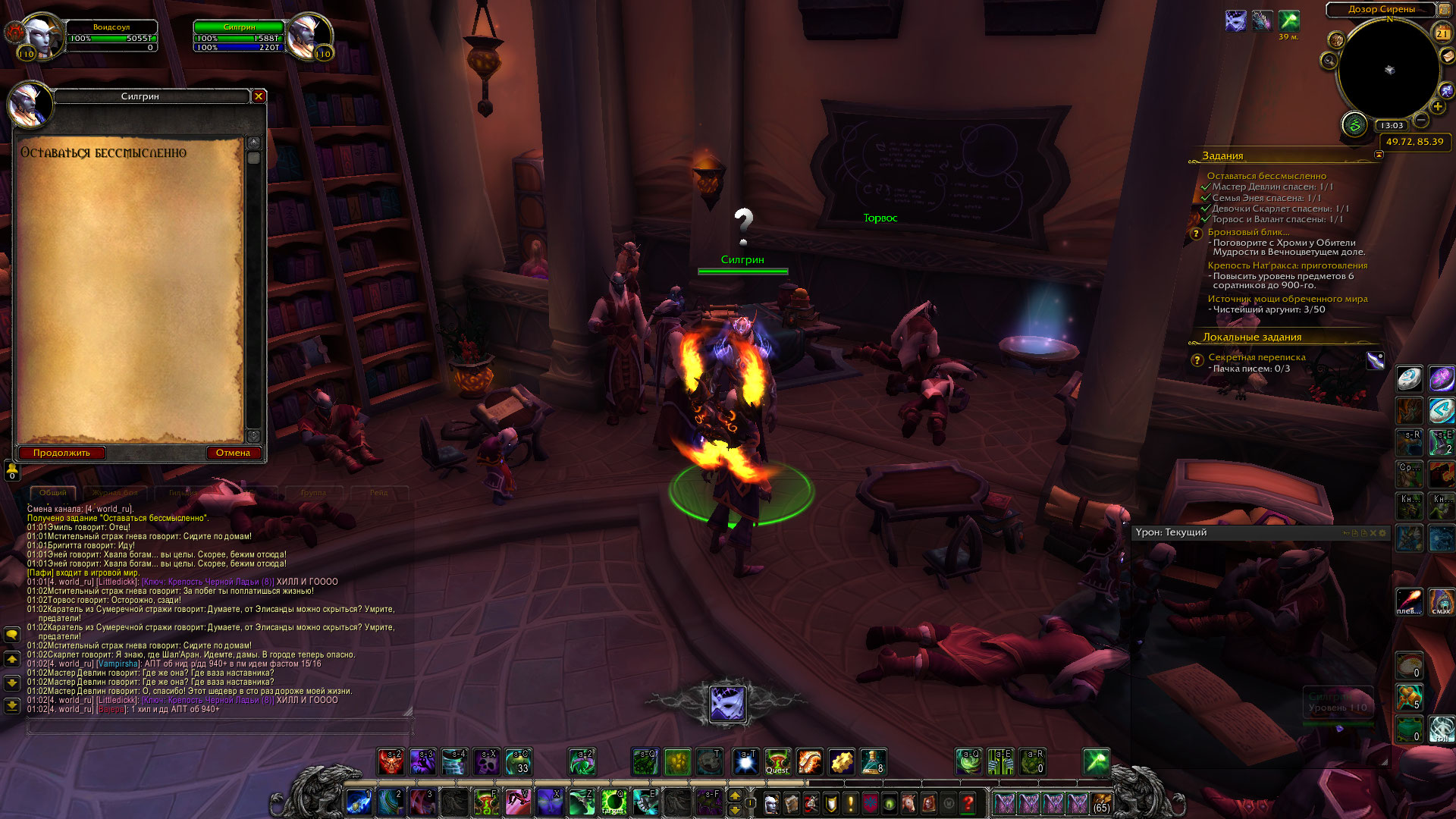
Task: Zoom out the minimap with minus button
Action: pos(1422,120)
